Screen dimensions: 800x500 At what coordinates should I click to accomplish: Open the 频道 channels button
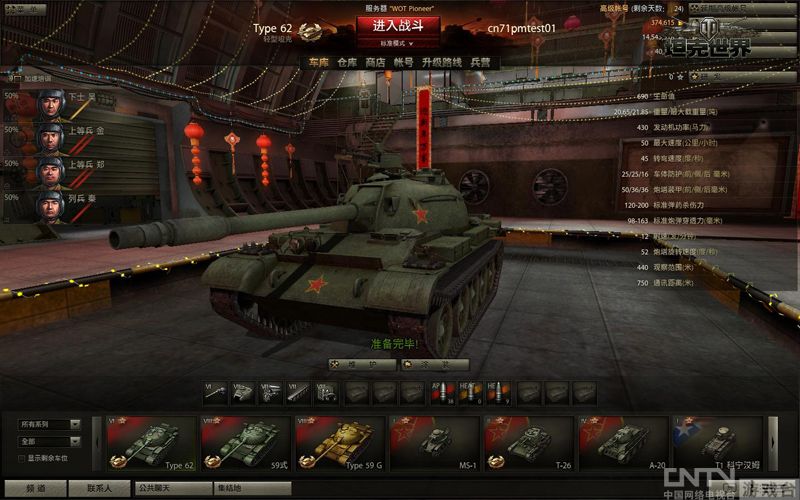point(35,489)
